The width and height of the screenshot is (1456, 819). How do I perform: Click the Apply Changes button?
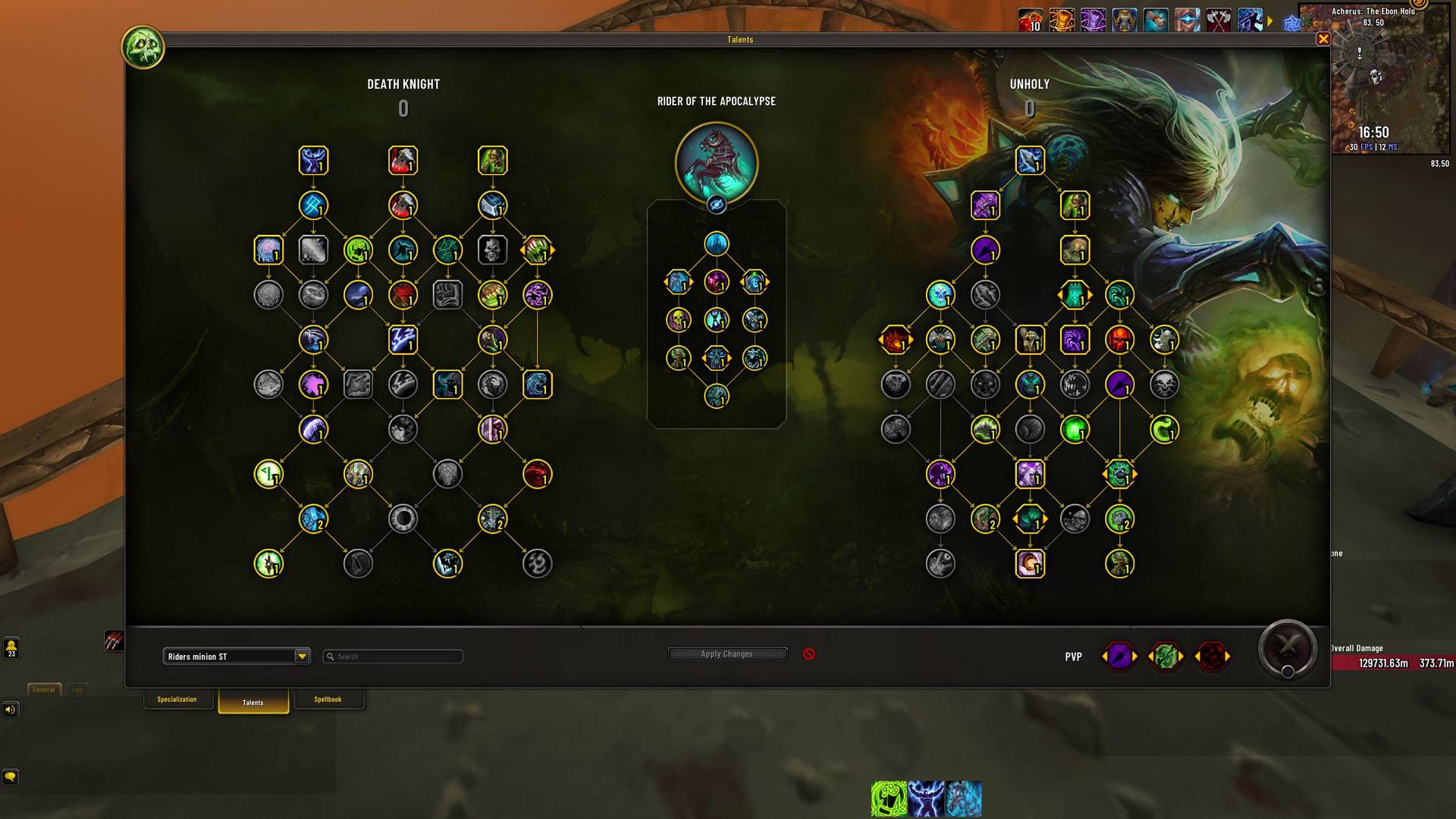tap(726, 654)
